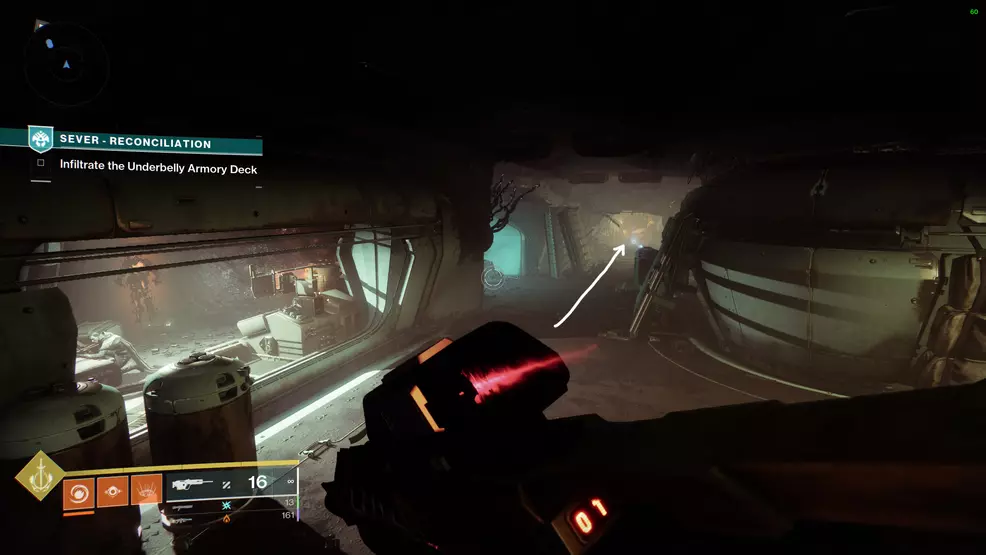The image size is (986, 555).
Task: Activate the orange swirl ability icon
Action: pyautogui.click(x=78, y=493)
